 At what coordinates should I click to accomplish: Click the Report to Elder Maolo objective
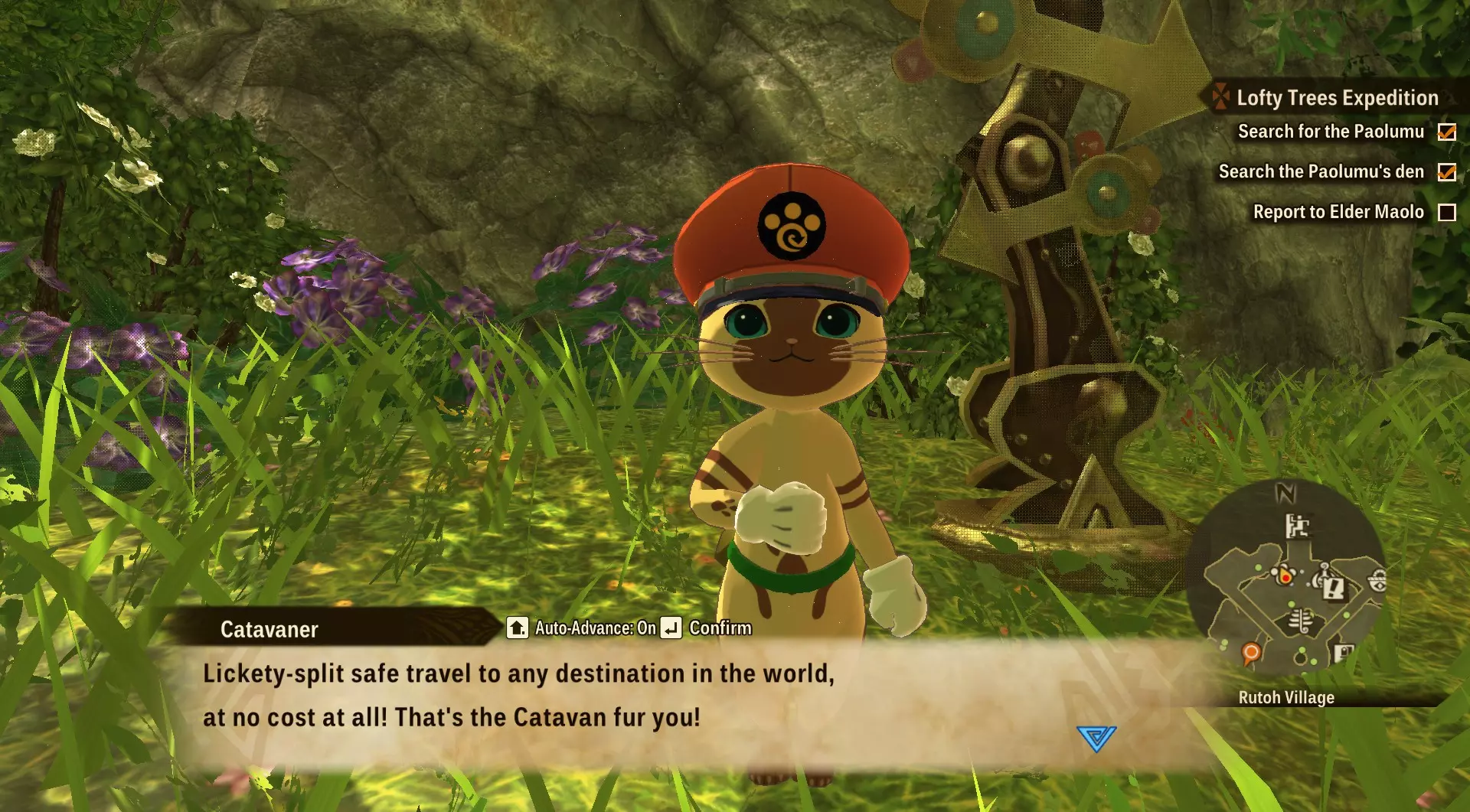pyautogui.click(x=1338, y=212)
